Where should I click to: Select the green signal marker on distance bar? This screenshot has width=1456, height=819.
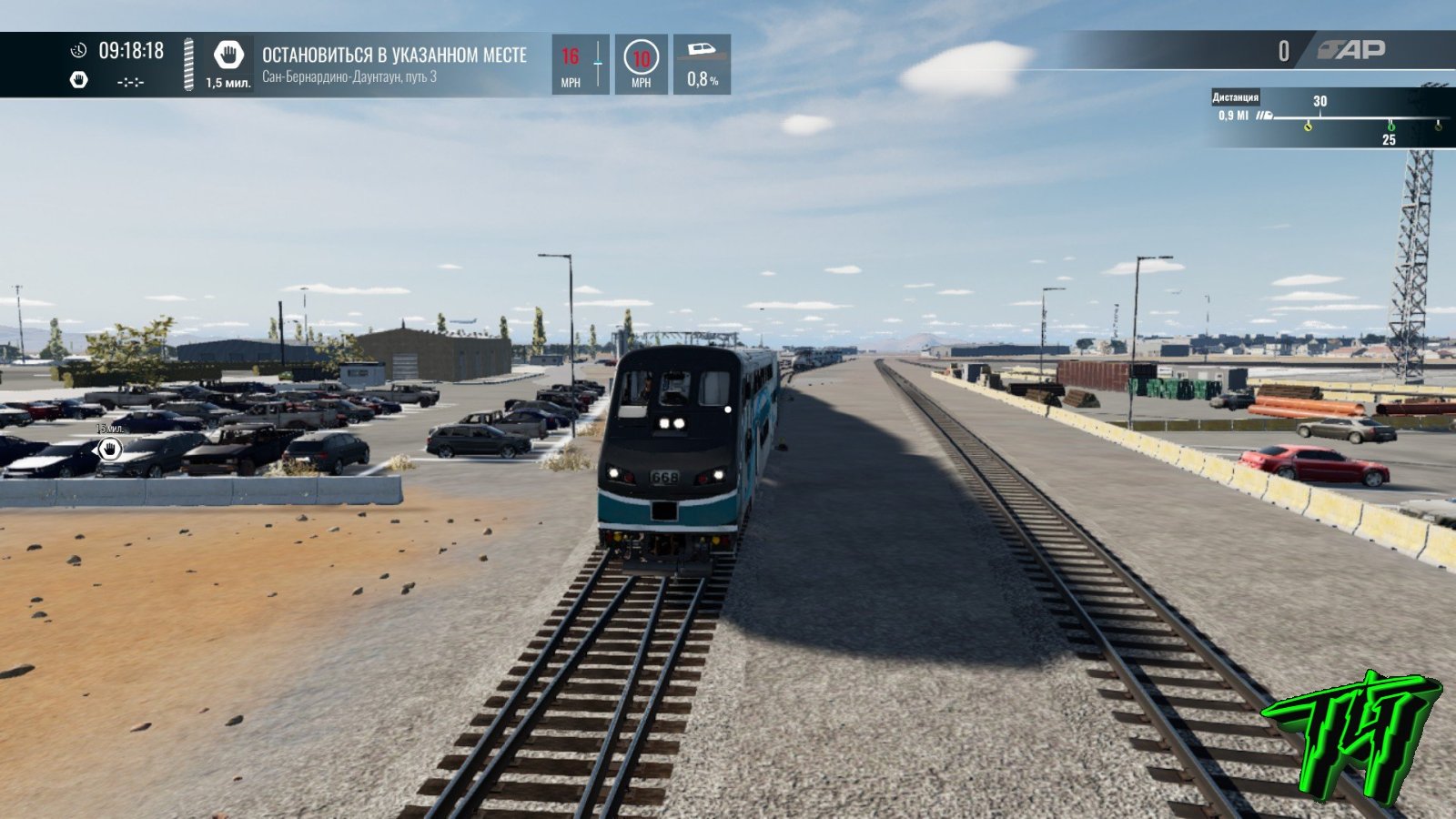tap(1390, 126)
